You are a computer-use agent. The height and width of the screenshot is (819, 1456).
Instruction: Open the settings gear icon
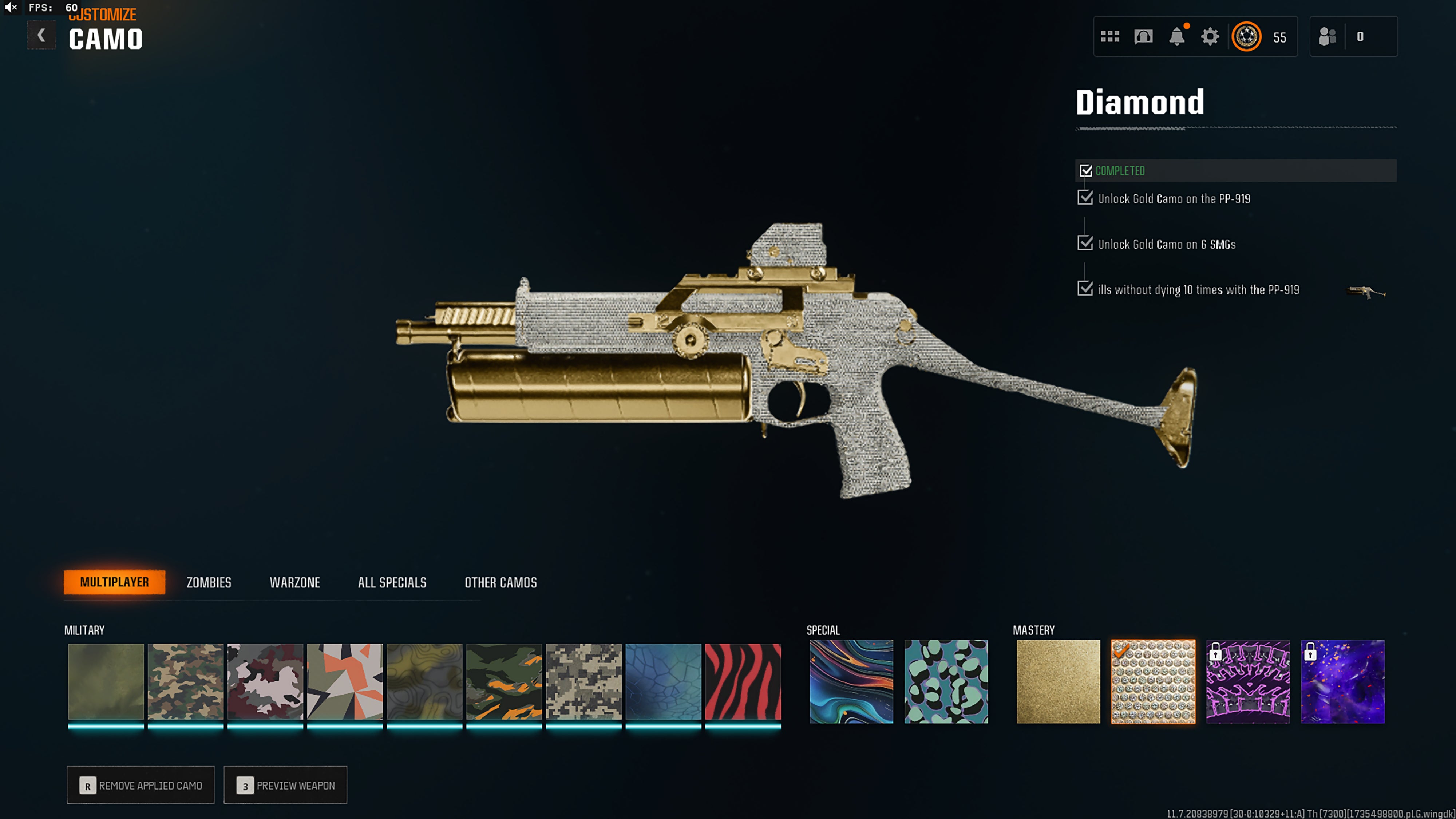click(1210, 37)
